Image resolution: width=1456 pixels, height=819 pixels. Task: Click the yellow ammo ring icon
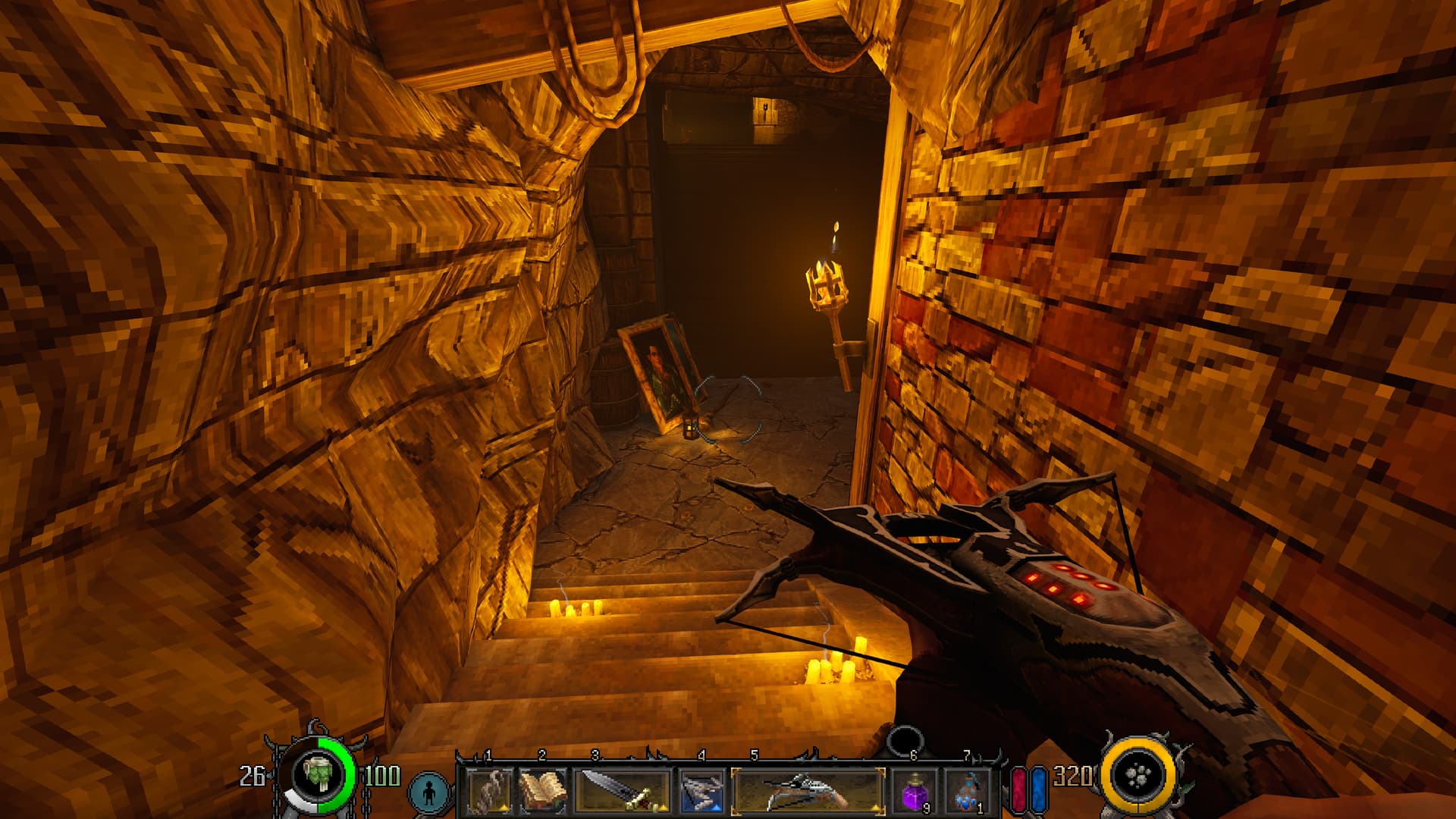pyautogui.click(x=1139, y=775)
